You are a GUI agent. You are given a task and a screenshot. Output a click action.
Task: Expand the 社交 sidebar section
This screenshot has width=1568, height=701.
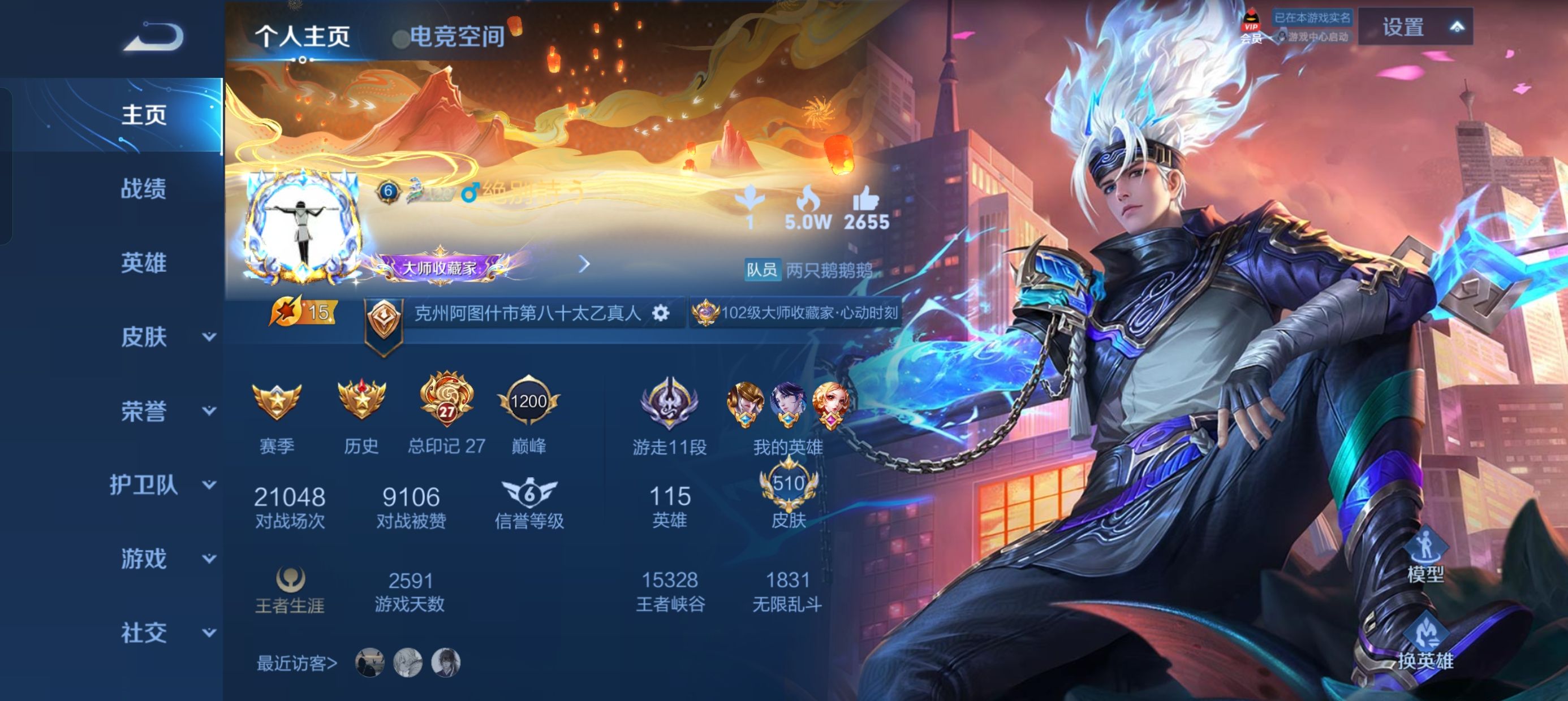[143, 632]
